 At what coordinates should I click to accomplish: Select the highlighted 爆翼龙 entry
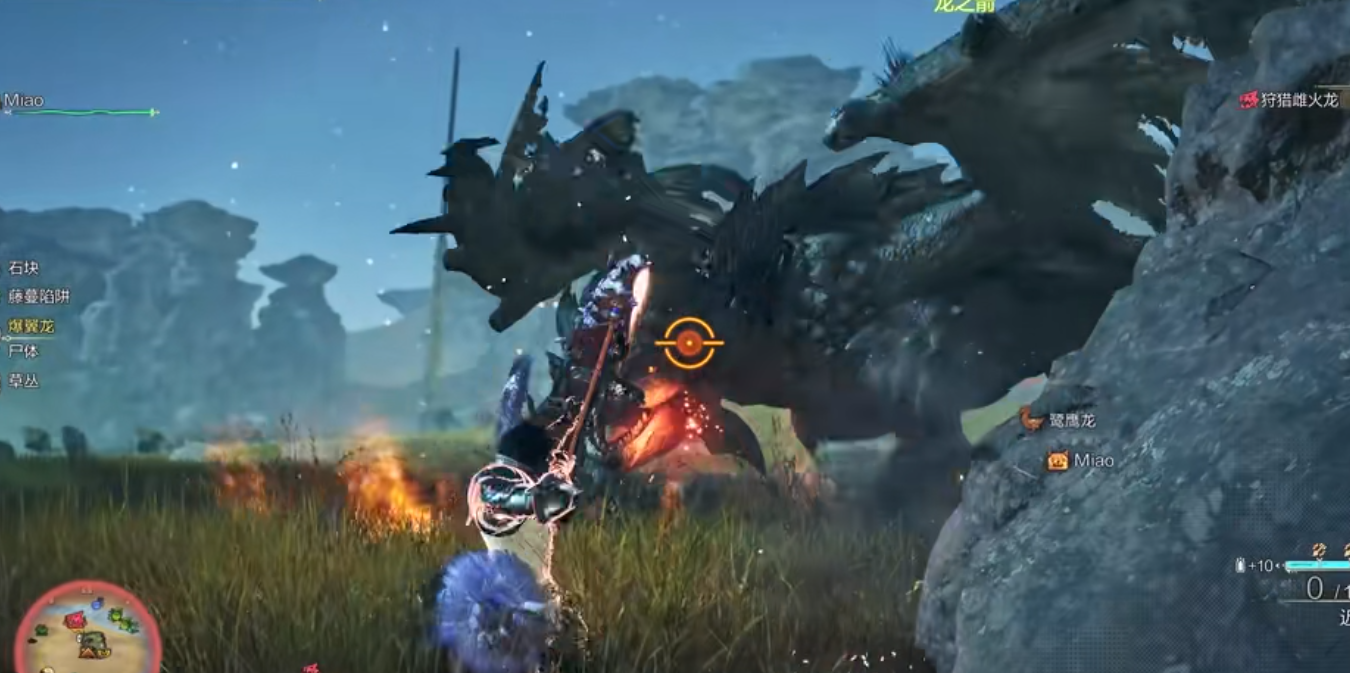click(31, 325)
